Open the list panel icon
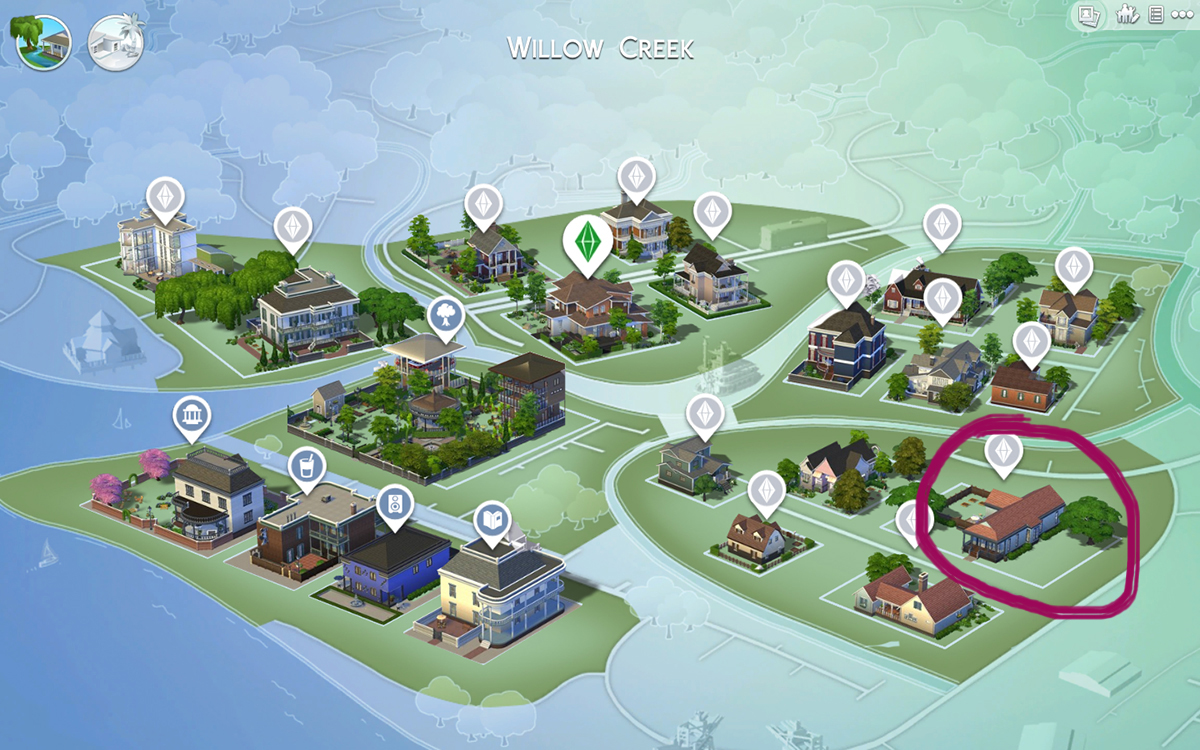Viewport: 1200px width, 750px height. tap(1155, 14)
